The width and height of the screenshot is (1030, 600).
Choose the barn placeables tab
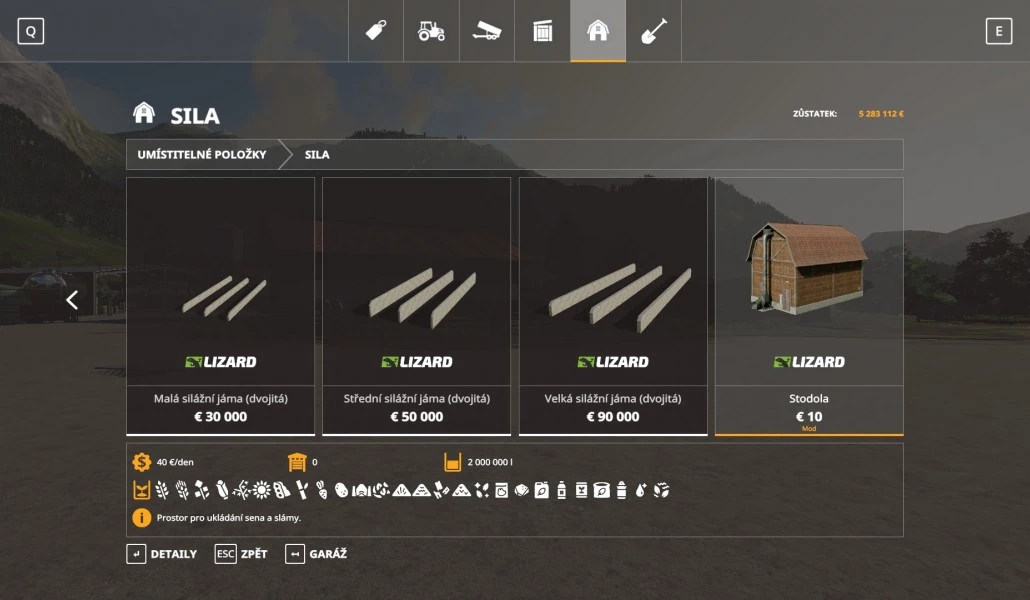point(598,31)
